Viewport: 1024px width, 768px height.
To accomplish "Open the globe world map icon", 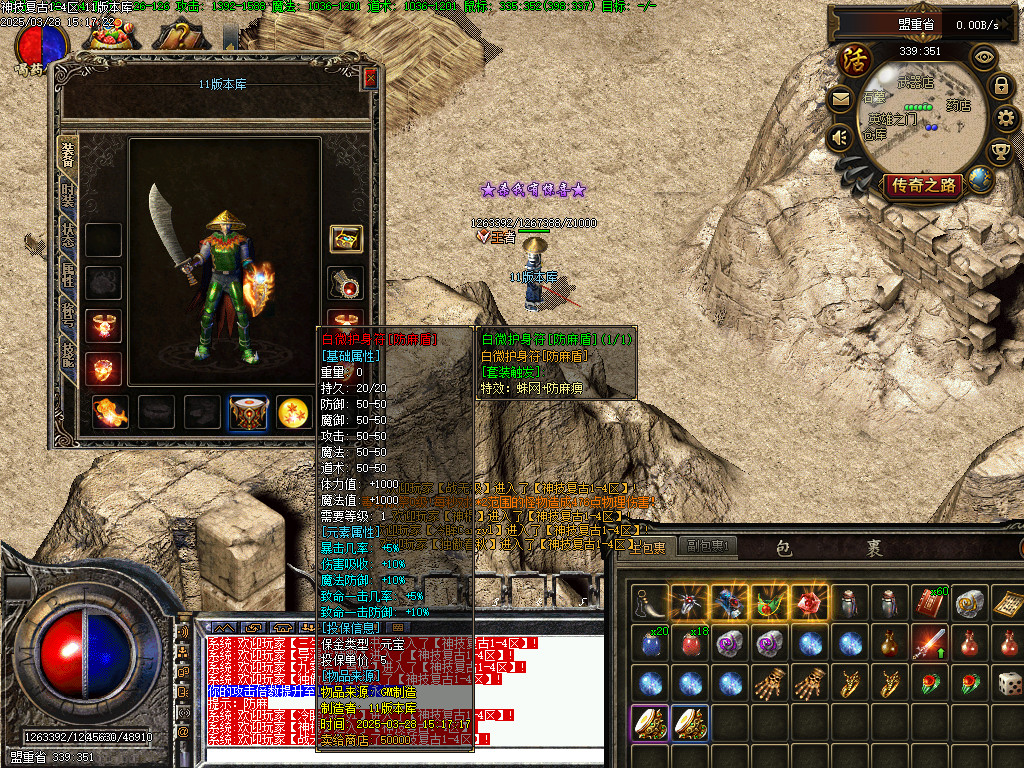I will [x=980, y=181].
